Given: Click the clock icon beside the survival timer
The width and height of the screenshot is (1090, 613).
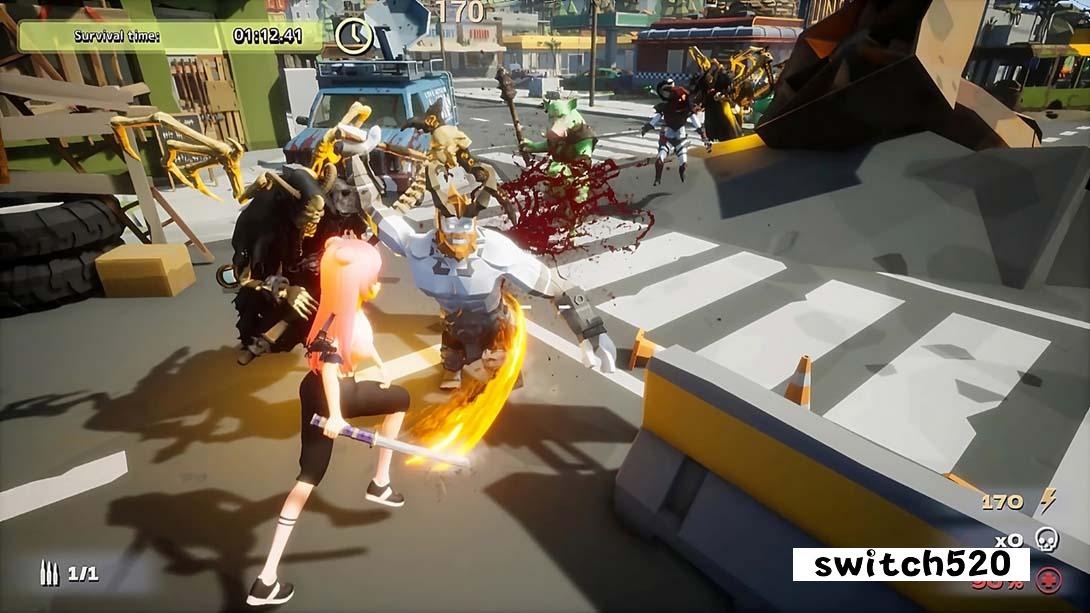Looking at the screenshot, I should tap(354, 37).
